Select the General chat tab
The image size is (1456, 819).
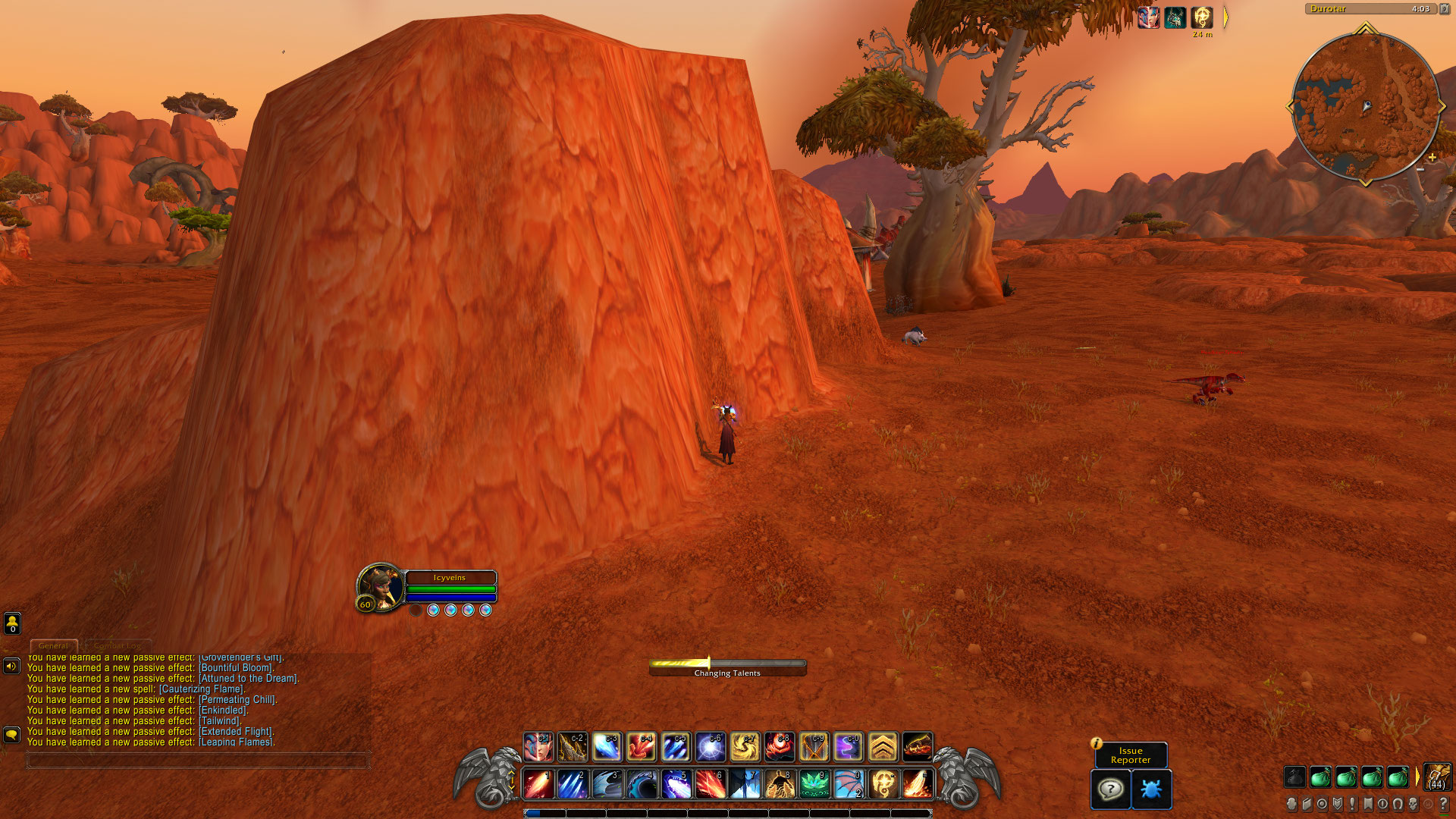tap(53, 645)
